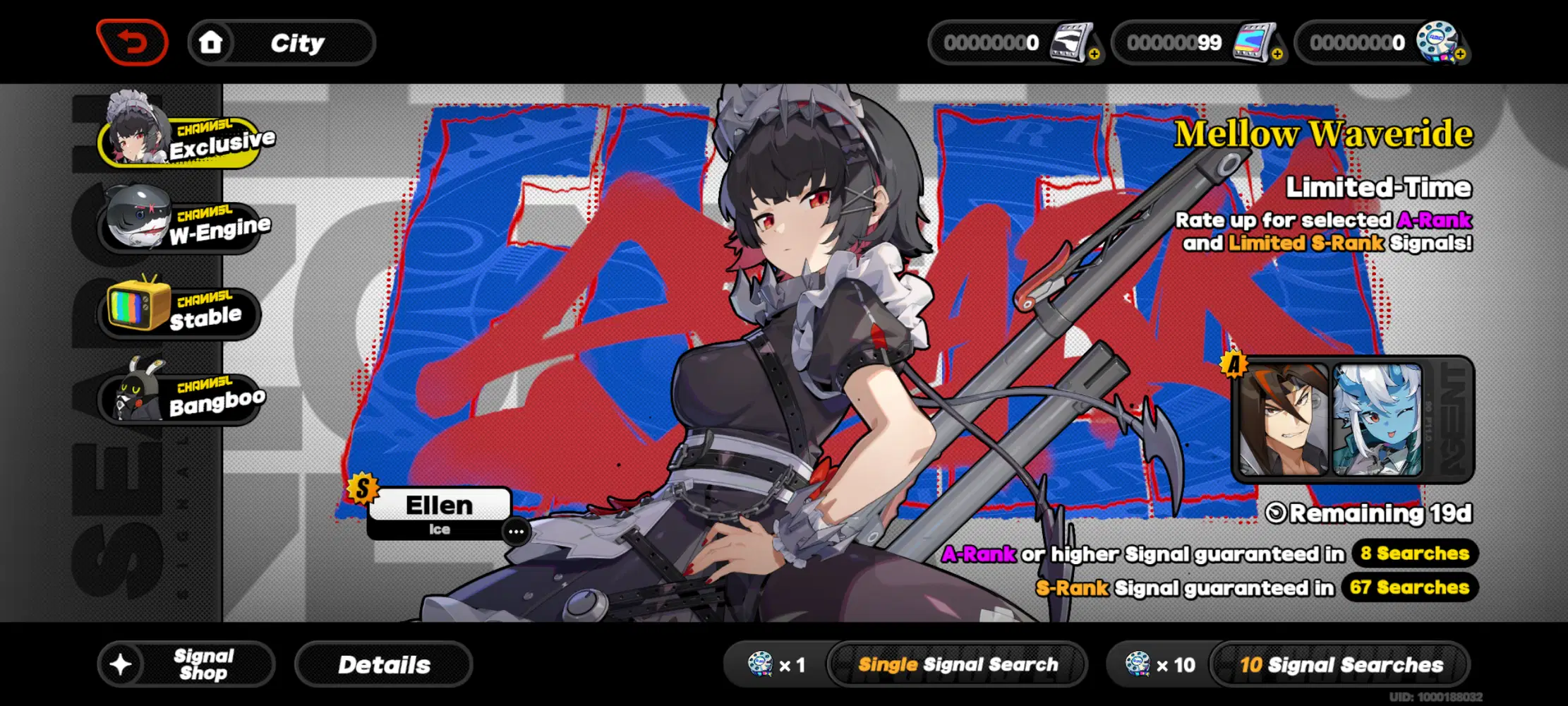Open the W-Engine Channel tab
This screenshot has height=706, width=1568.
point(183,226)
